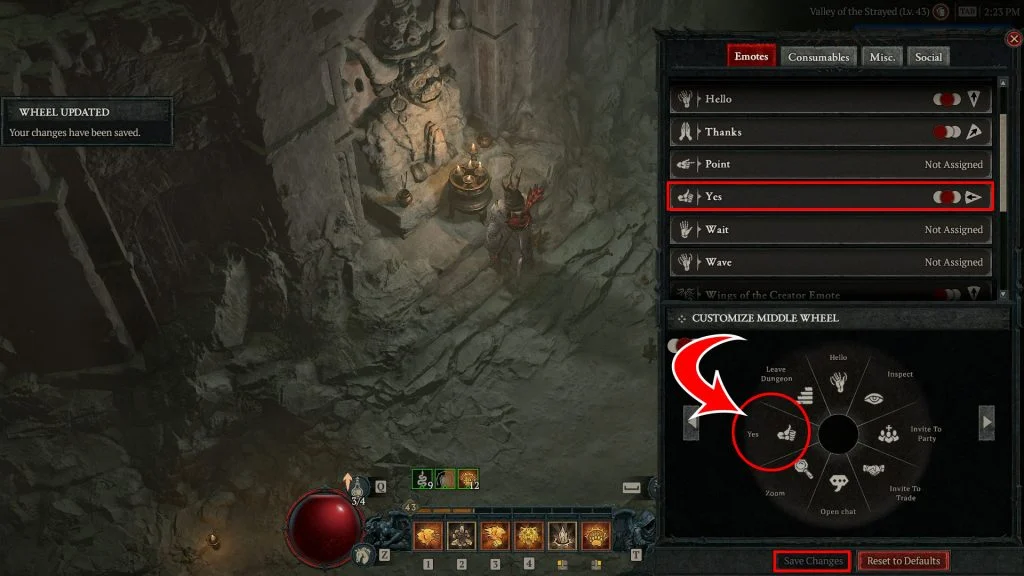Screen dimensions: 1024x576
Task: Select the Social tab
Action: coord(928,57)
